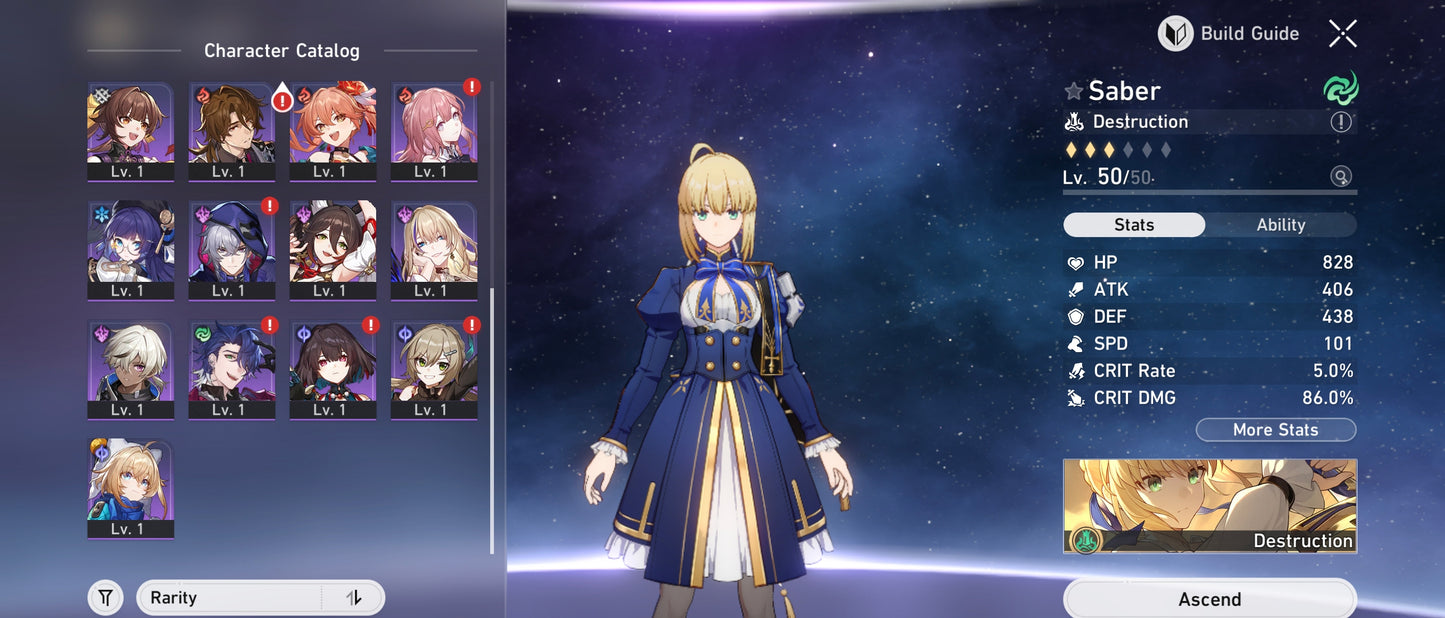Select the Stats tab
Image resolution: width=1445 pixels, height=618 pixels.
(1134, 225)
